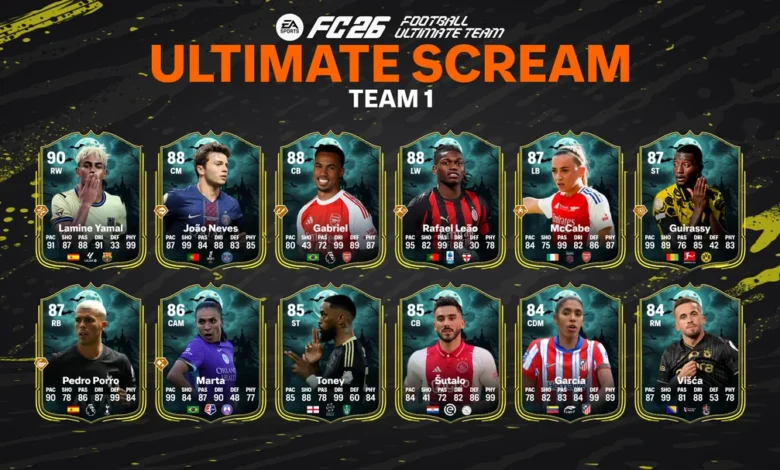Select Rafael Leão's LW card

coord(450,198)
